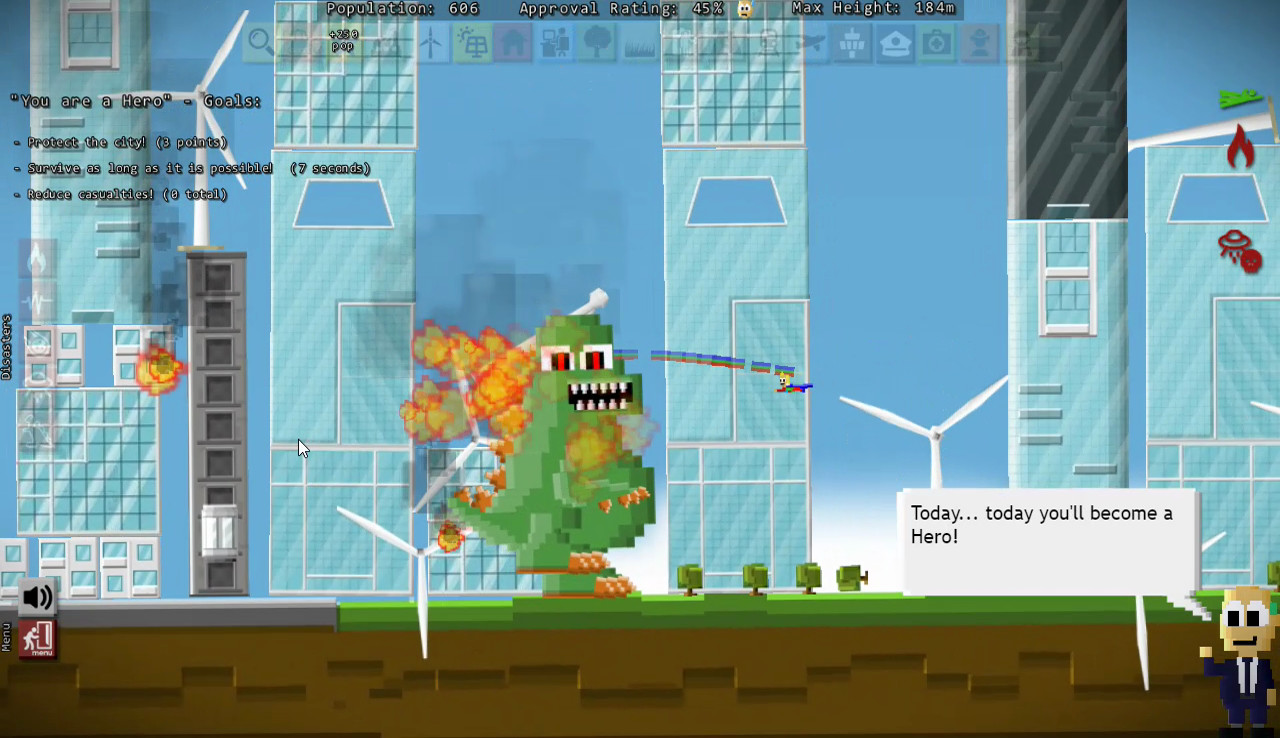Select the solar panel building tool
The width and height of the screenshot is (1280, 738).
tap(472, 43)
